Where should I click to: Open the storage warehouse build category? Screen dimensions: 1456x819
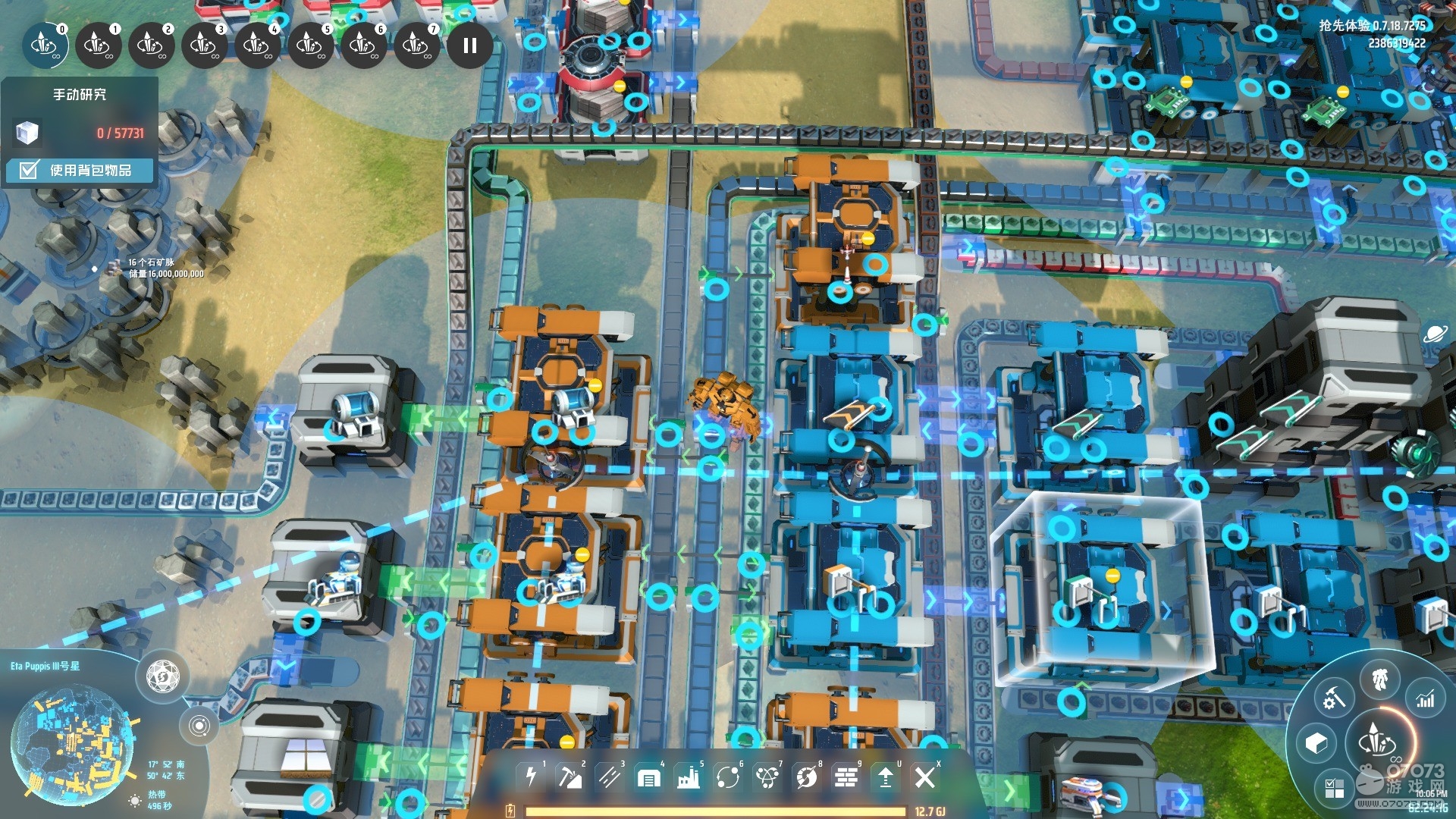(x=648, y=777)
